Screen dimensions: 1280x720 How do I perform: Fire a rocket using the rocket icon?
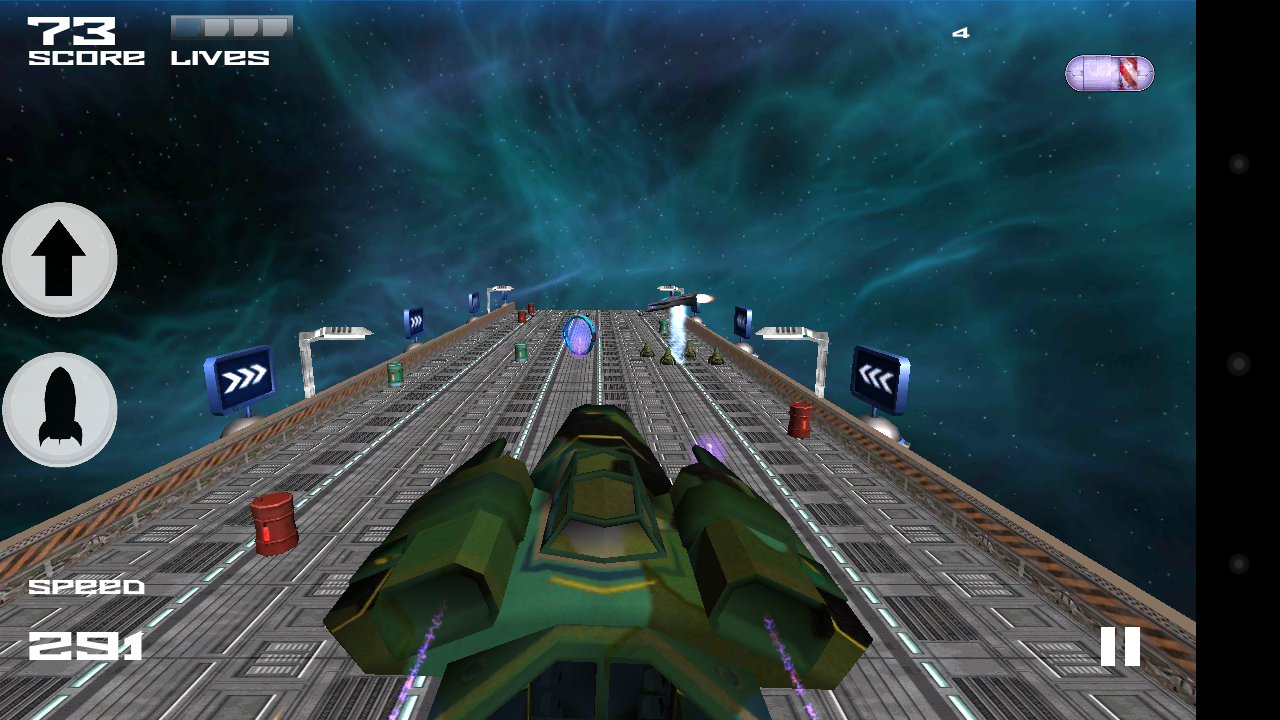[58, 411]
